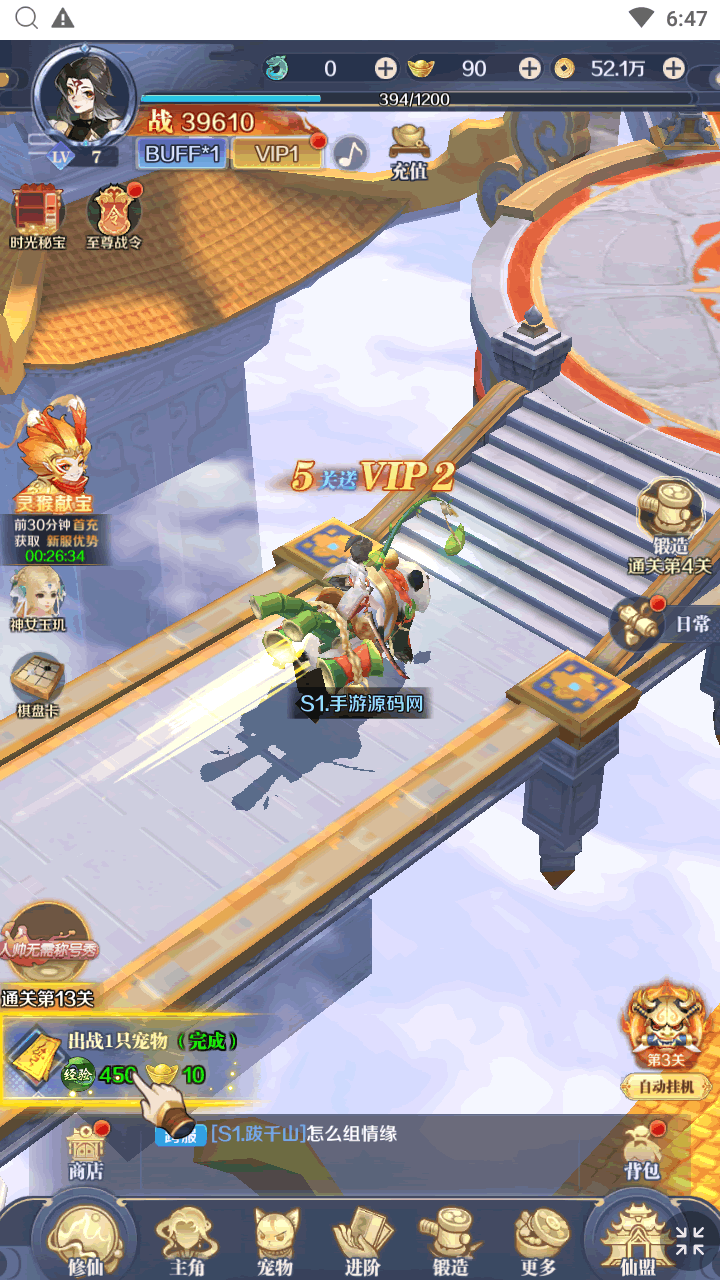
Task: Switch to the 宠物 pet tab
Action: (x=275, y=1240)
